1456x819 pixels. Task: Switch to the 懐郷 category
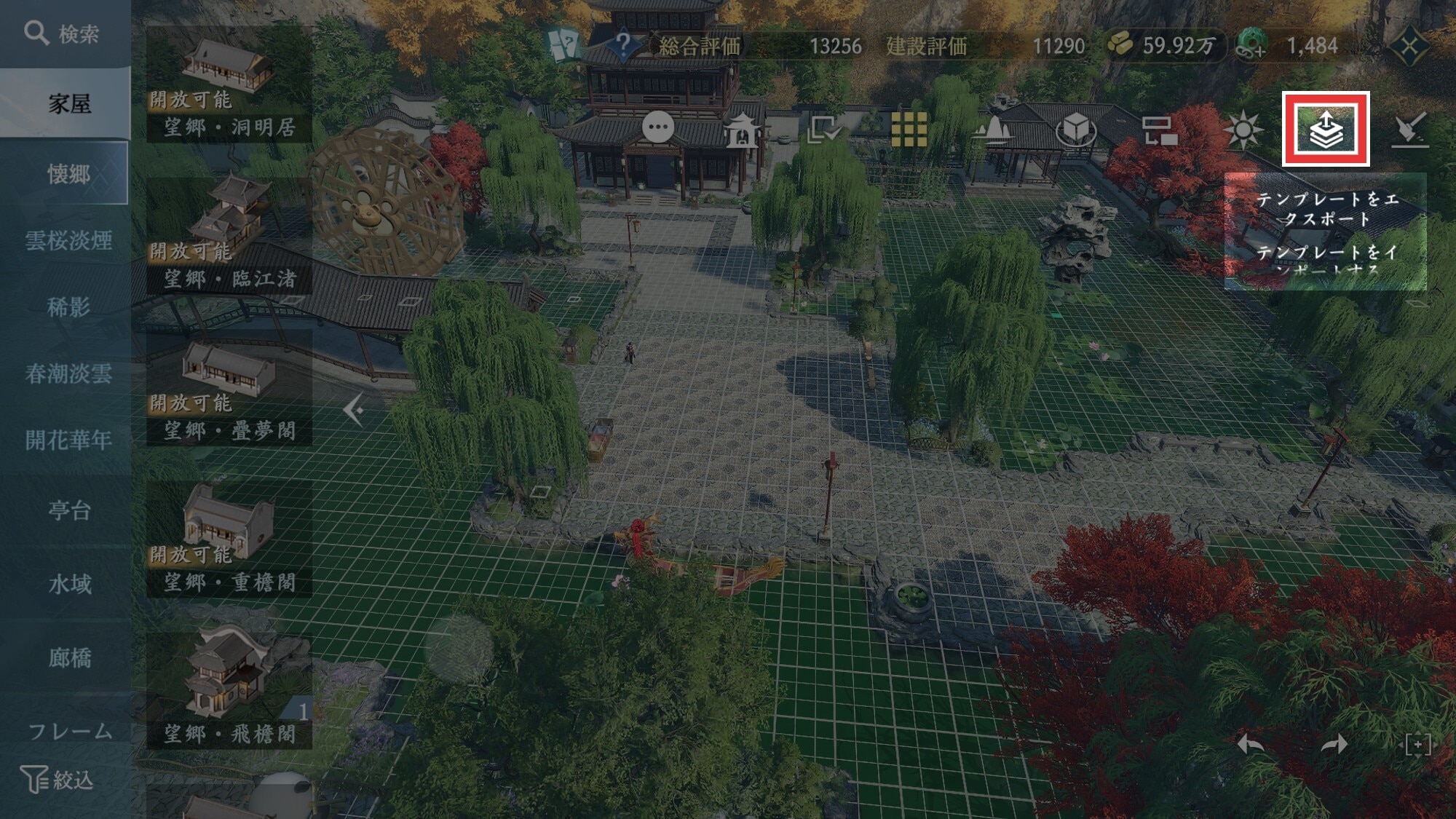click(x=68, y=173)
